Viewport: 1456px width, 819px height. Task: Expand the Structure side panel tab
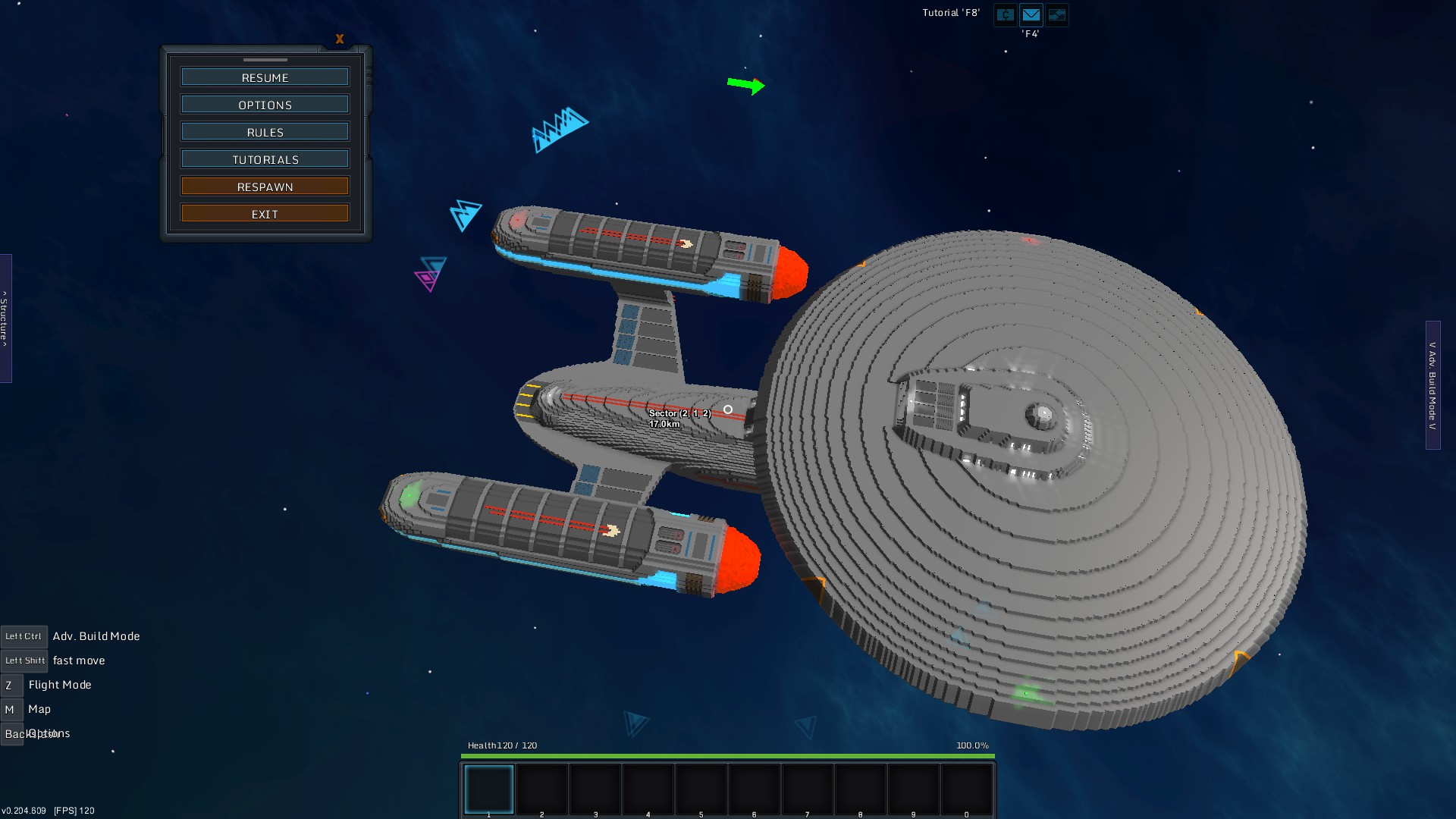click(5, 318)
